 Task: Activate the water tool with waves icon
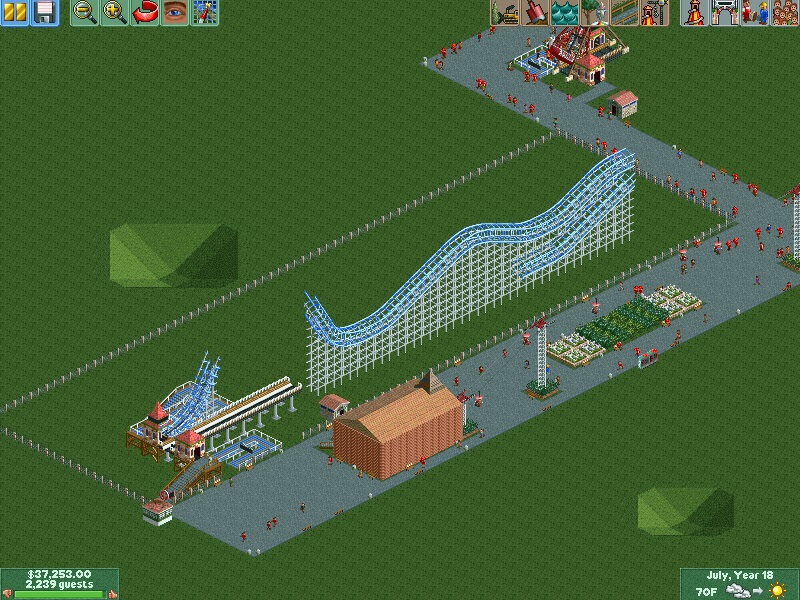click(x=565, y=13)
